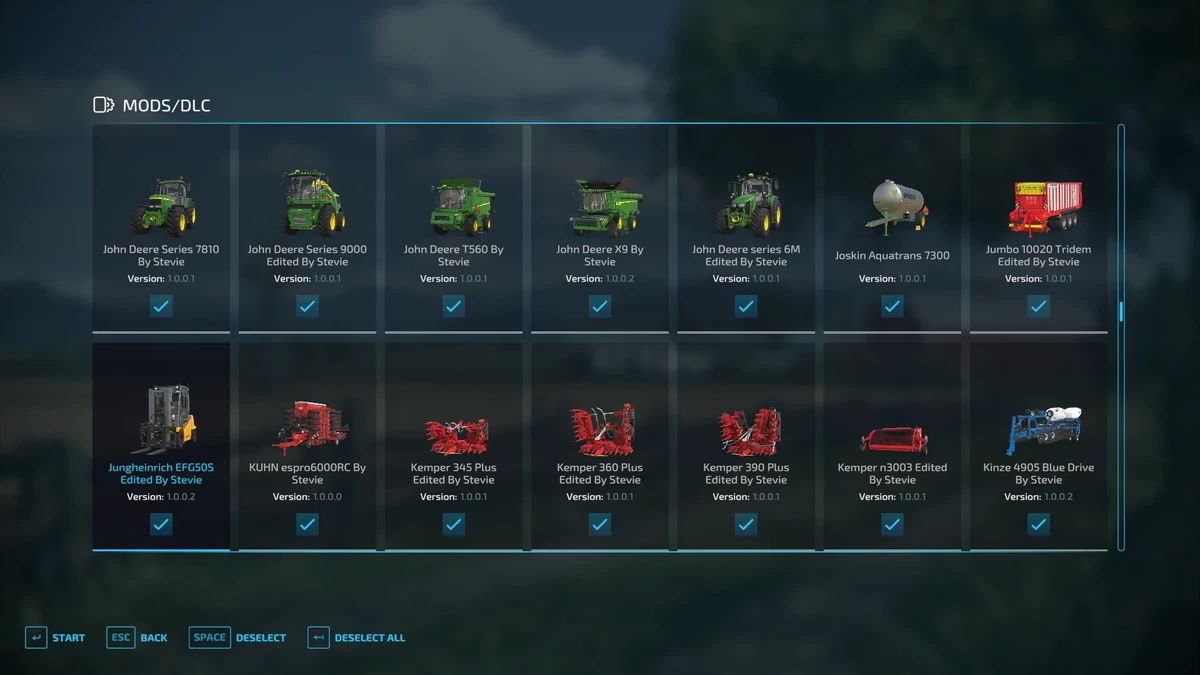Screen dimensions: 1200x675
Task: Toggle the John Deere Series 7810 checkbox
Action: pyautogui.click(x=161, y=306)
